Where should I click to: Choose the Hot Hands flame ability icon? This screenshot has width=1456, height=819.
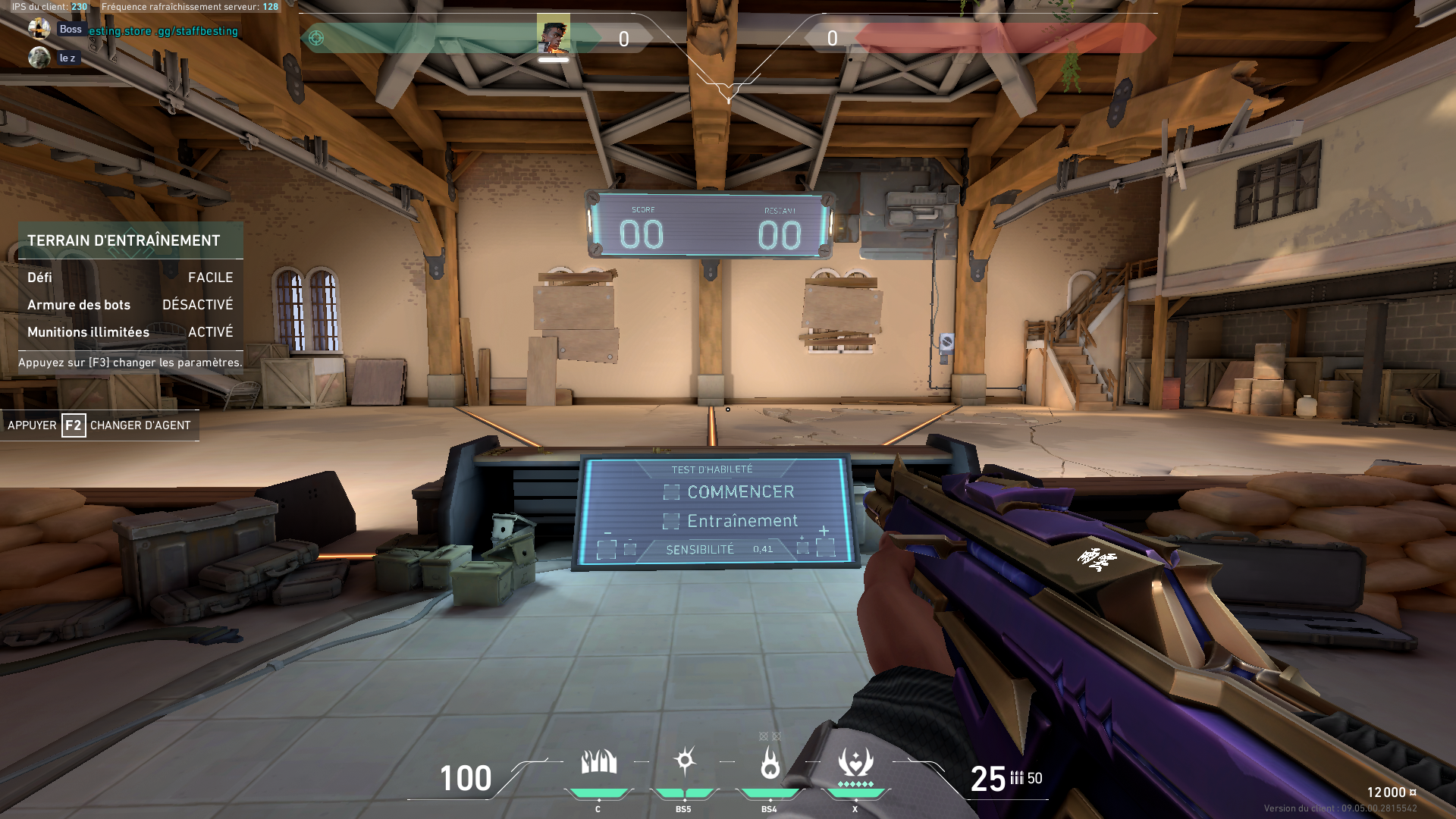[x=770, y=762]
